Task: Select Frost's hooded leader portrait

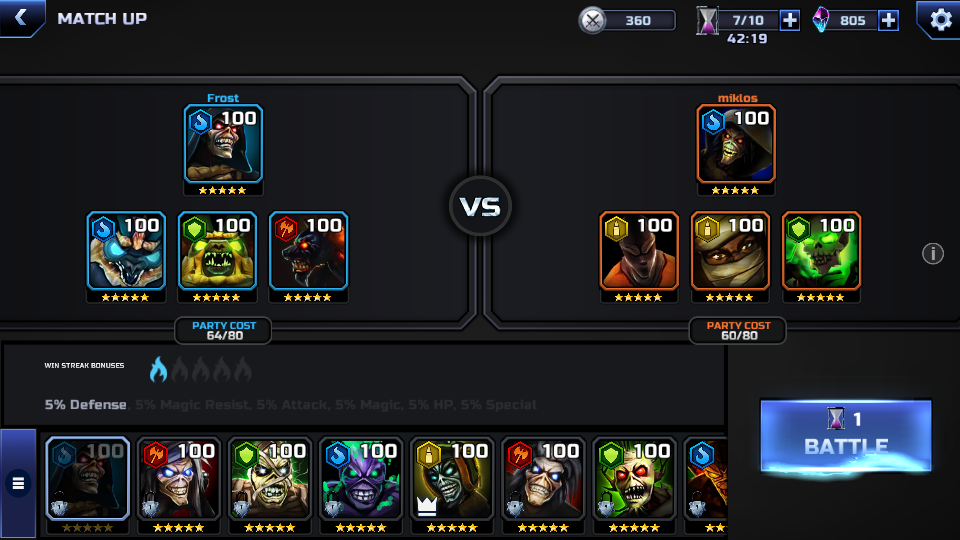Action: tap(223, 144)
